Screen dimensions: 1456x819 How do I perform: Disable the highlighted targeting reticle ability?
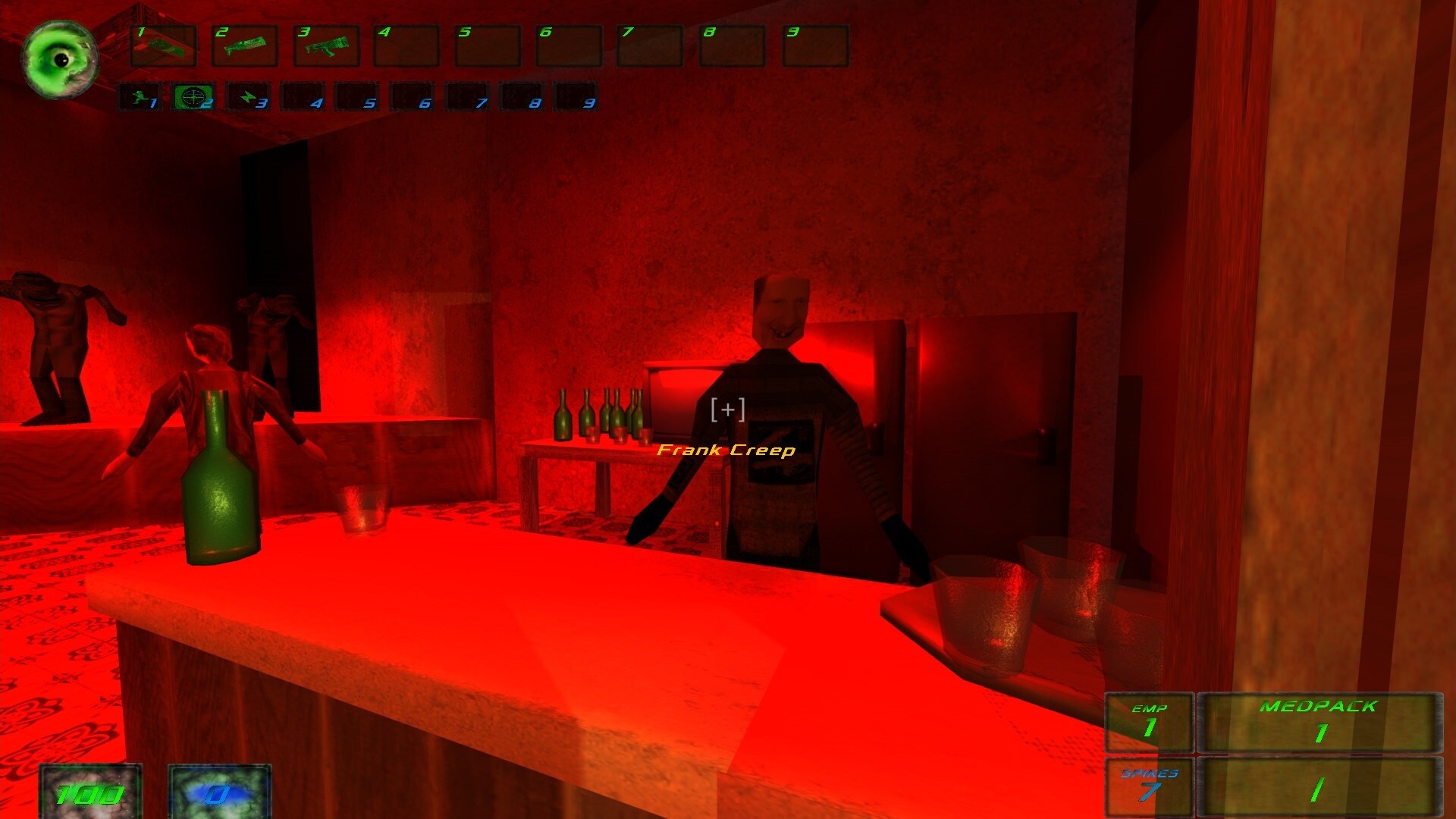(196, 97)
